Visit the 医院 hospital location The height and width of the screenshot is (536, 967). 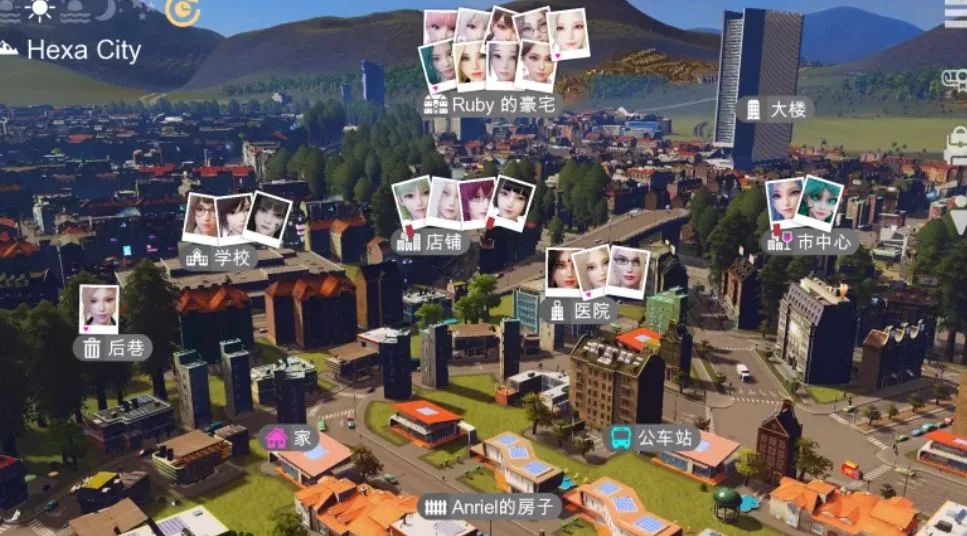click(x=580, y=310)
